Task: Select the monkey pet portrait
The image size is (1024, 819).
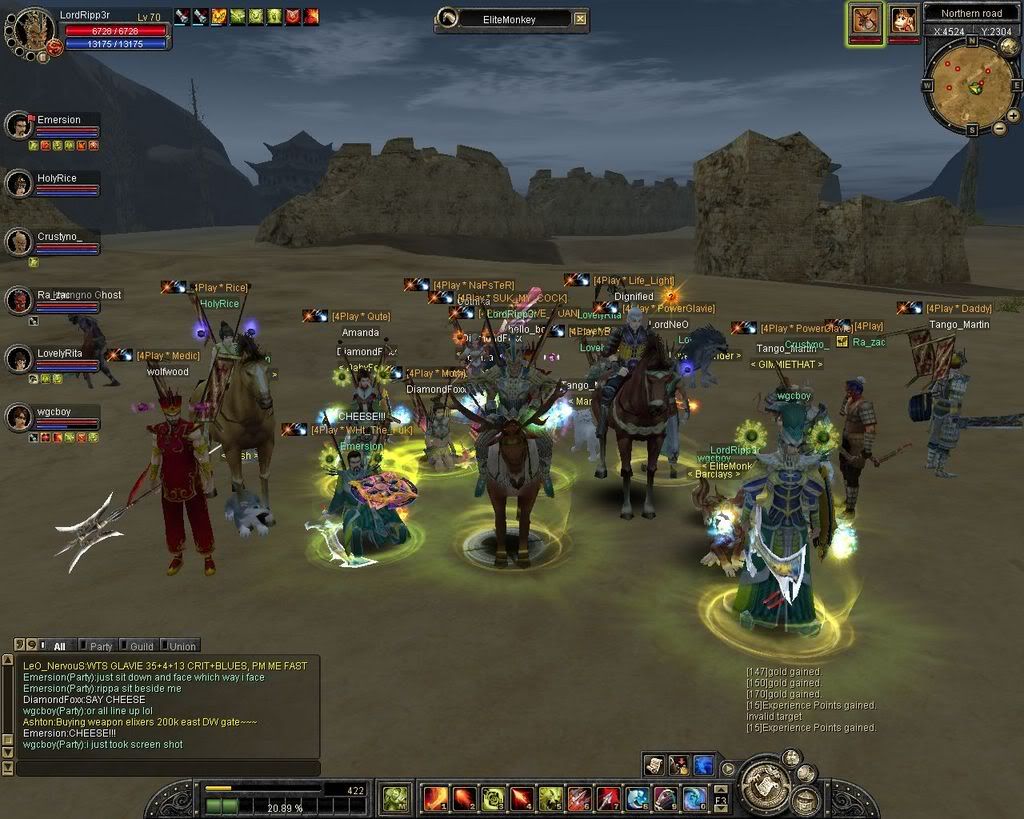Action: [x=904, y=20]
